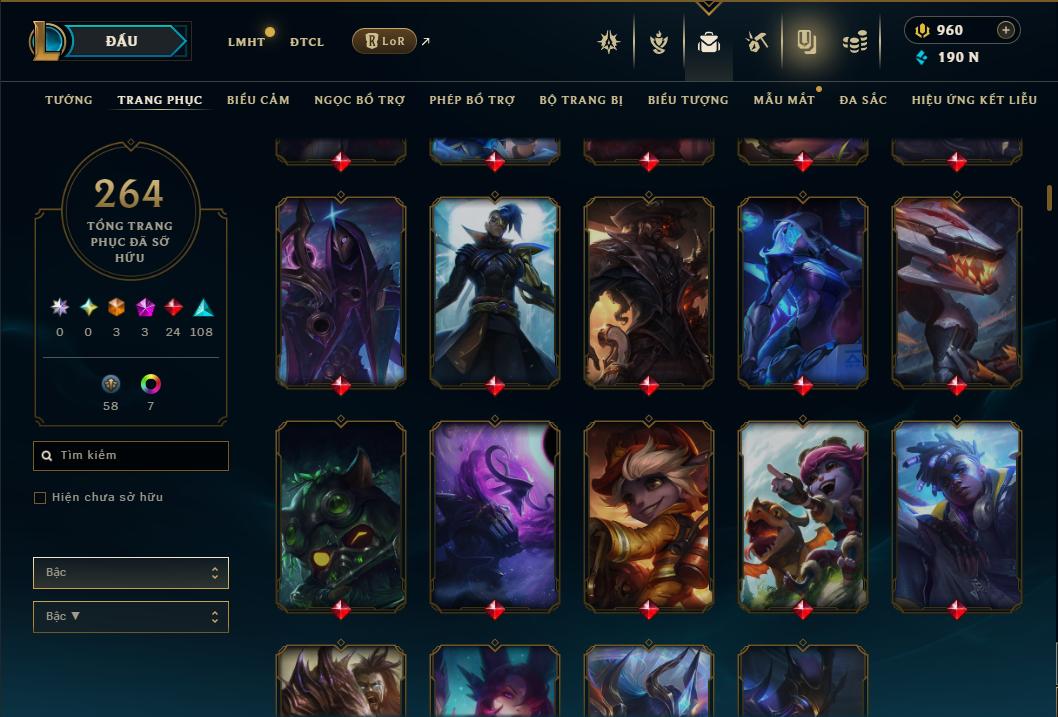This screenshot has height=717, width=1058.
Task: Open the ĐA SẮC tab
Action: [x=862, y=100]
